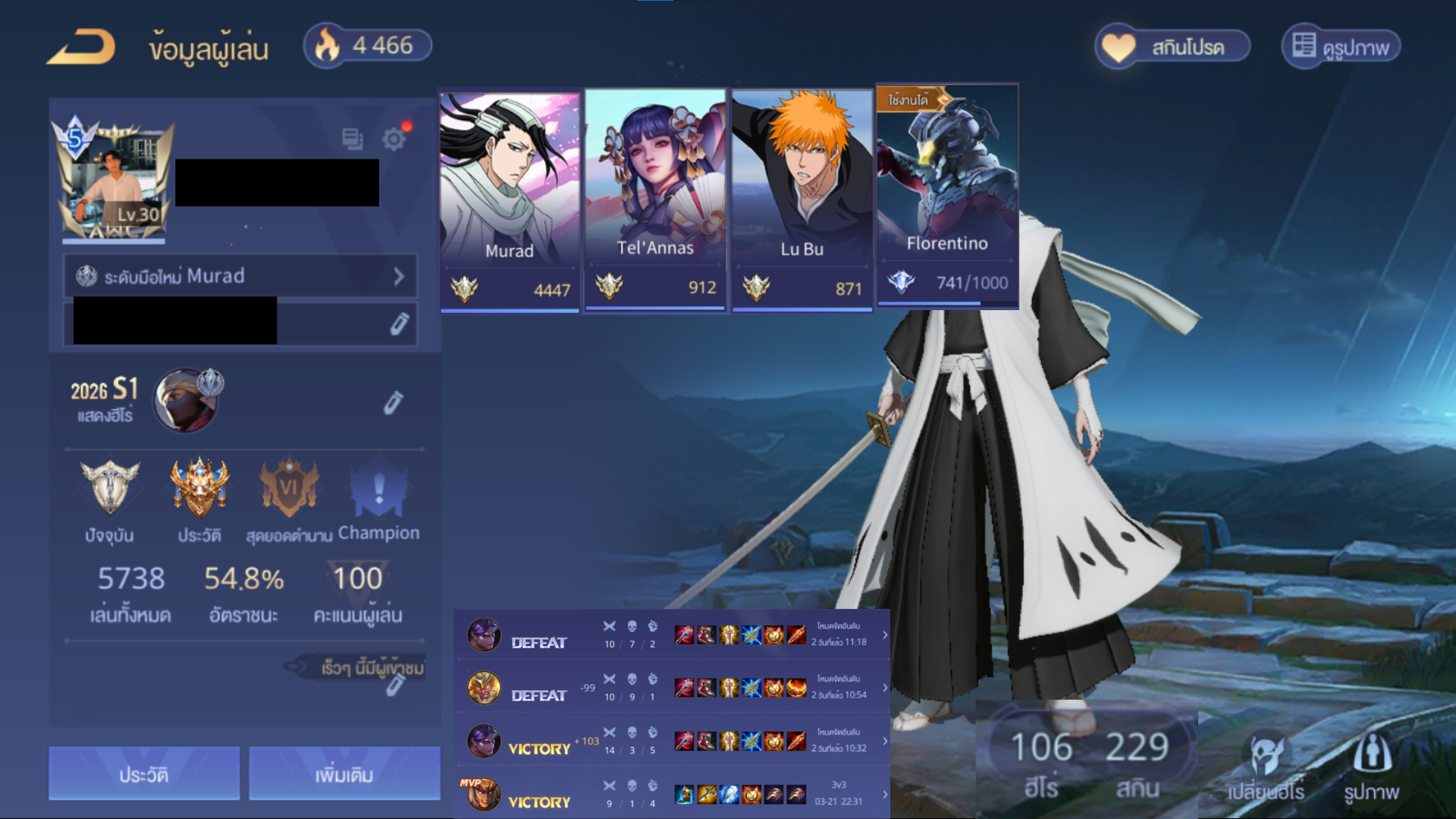Open the profile settings gear icon
The width and height of the screenshot is (1456, 819).
pyautogui.click(x=394, y=139)
